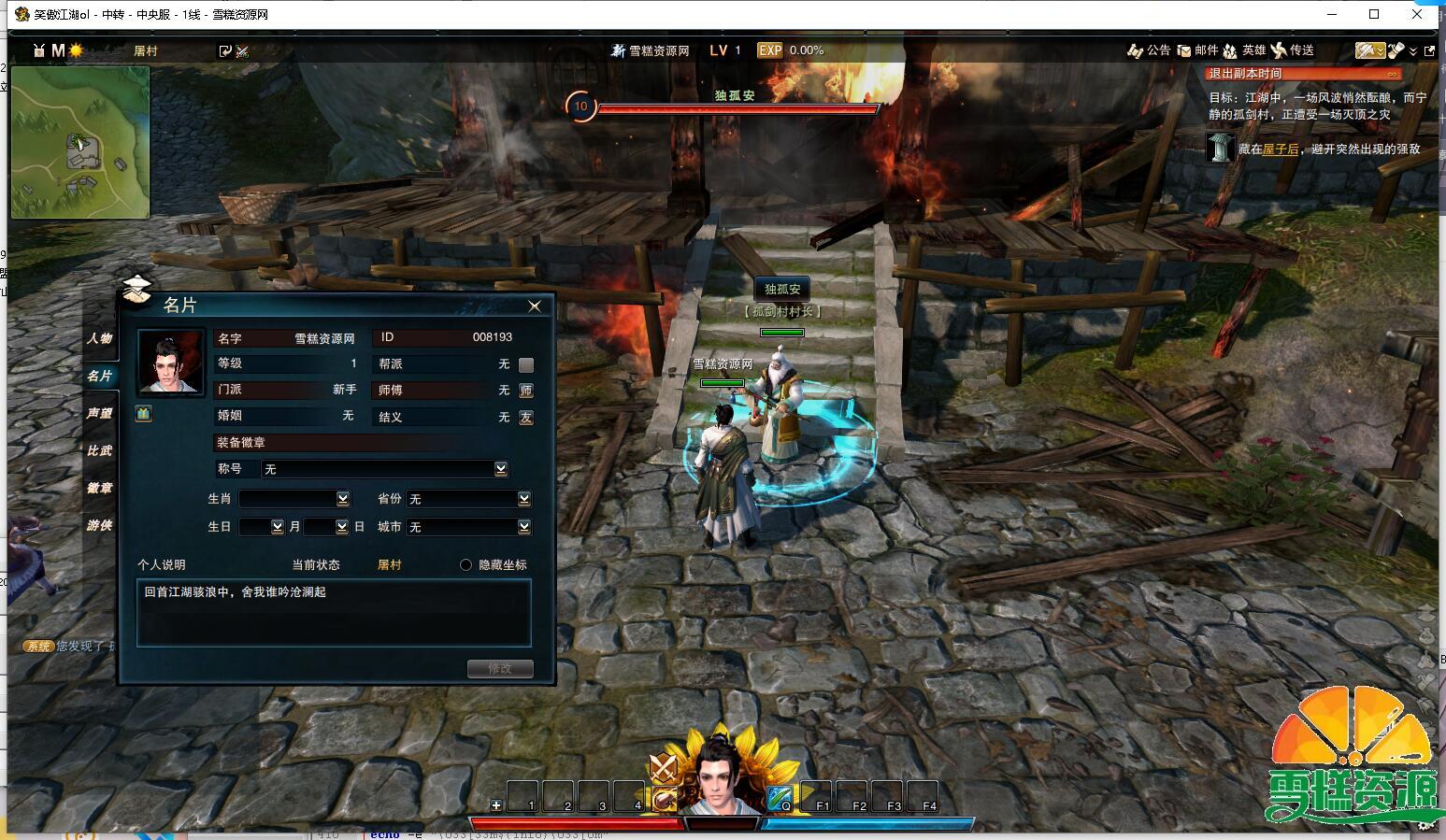Open the 公告 announcements

[1149, 50]
